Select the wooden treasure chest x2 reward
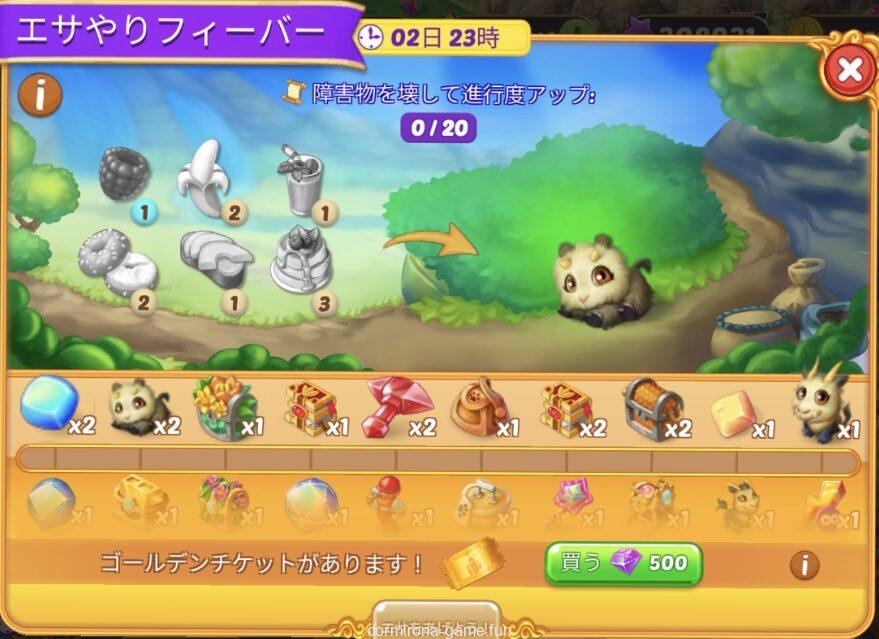Viewport: 879px width, 639px height. (655, 408)
